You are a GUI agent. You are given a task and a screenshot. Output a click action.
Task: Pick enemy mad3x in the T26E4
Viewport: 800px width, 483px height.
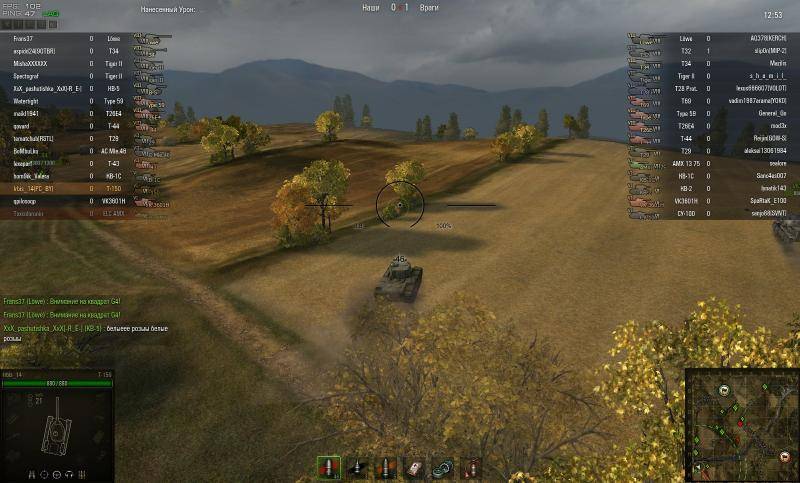[x=771, y=125]
